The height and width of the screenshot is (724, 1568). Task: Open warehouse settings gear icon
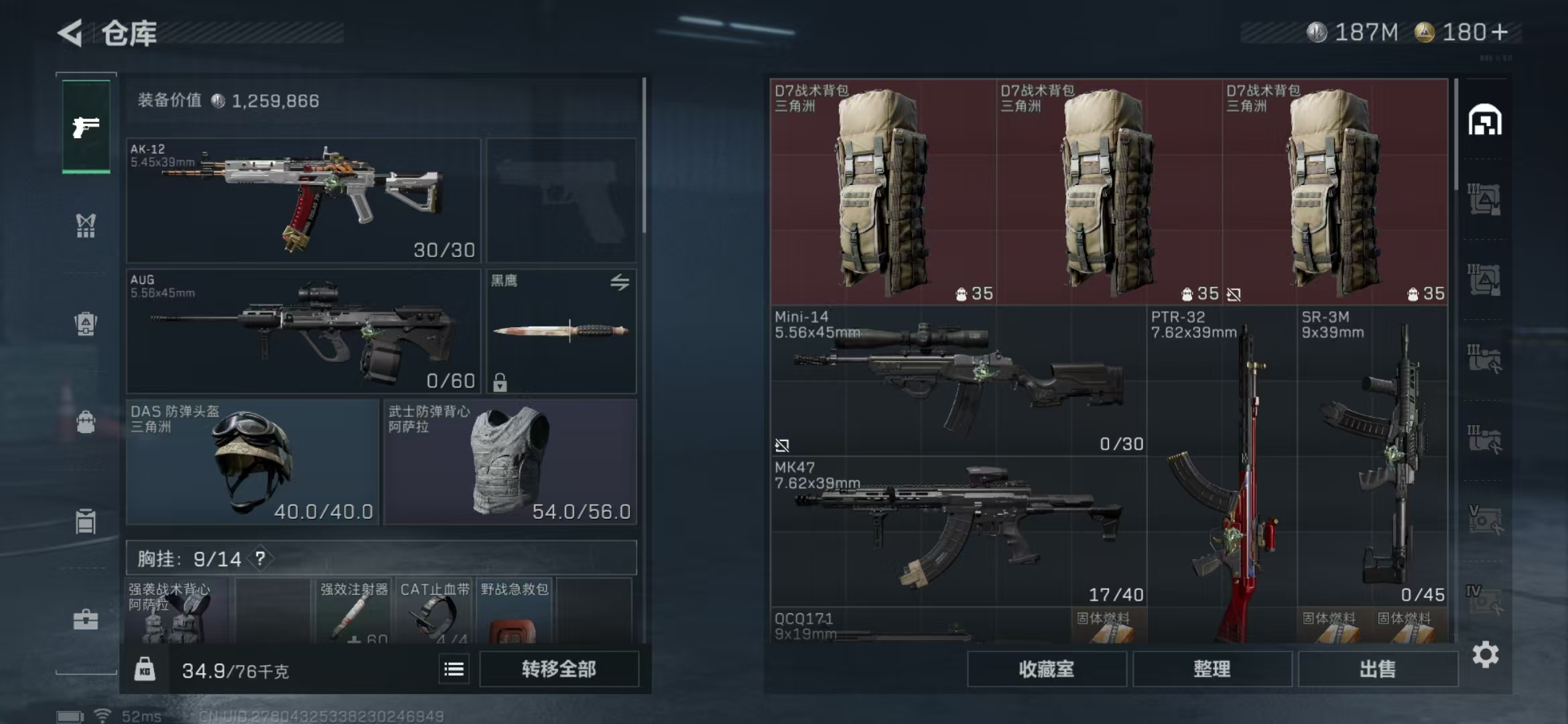tap(1485, 655)
